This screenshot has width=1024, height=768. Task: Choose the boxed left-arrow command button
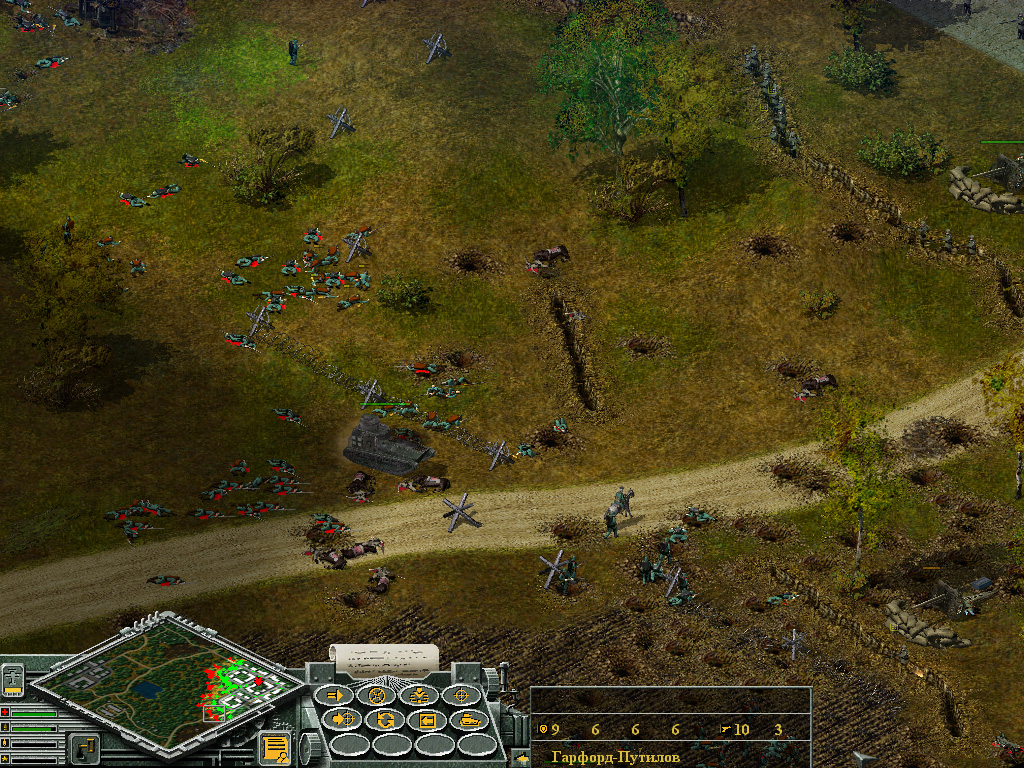pyautogui.click(x=427, y=720)
